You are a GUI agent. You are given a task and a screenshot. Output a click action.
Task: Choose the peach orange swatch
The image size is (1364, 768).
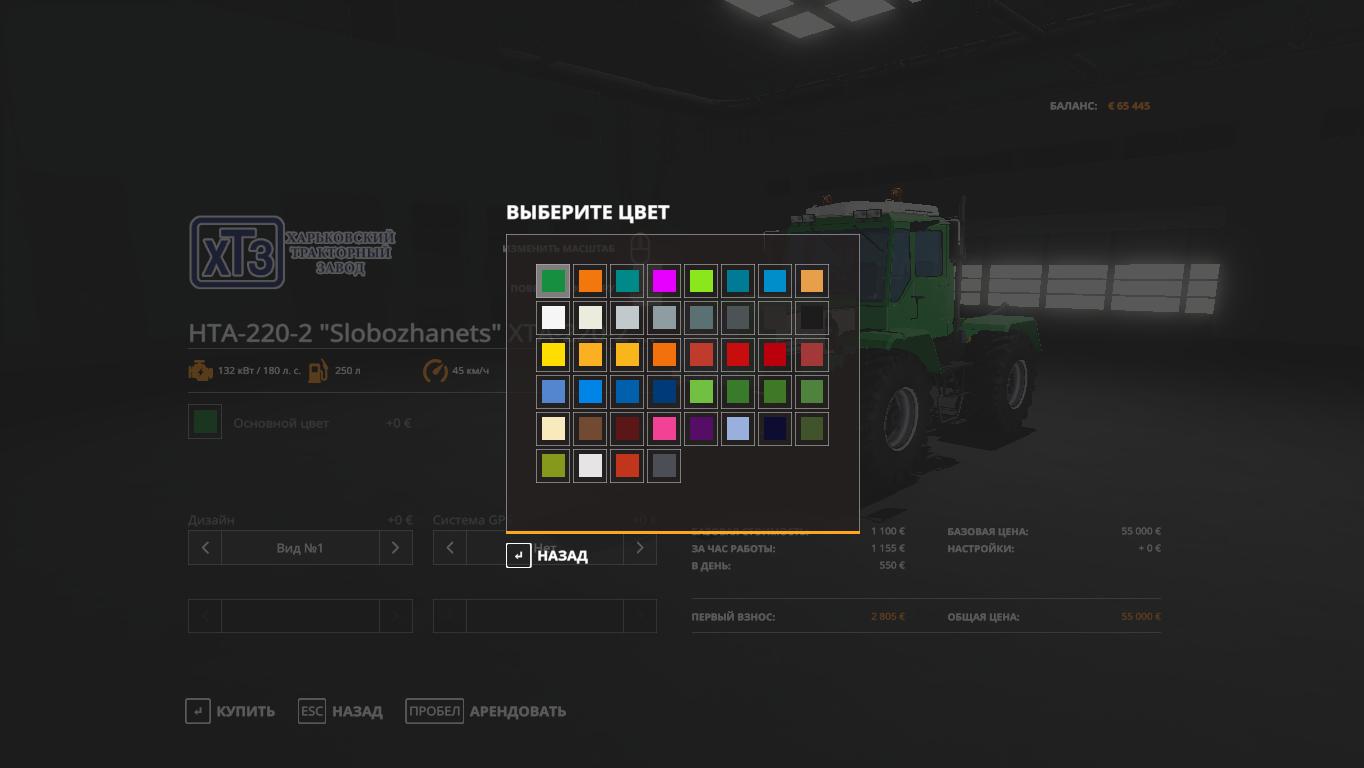[812, 281]
